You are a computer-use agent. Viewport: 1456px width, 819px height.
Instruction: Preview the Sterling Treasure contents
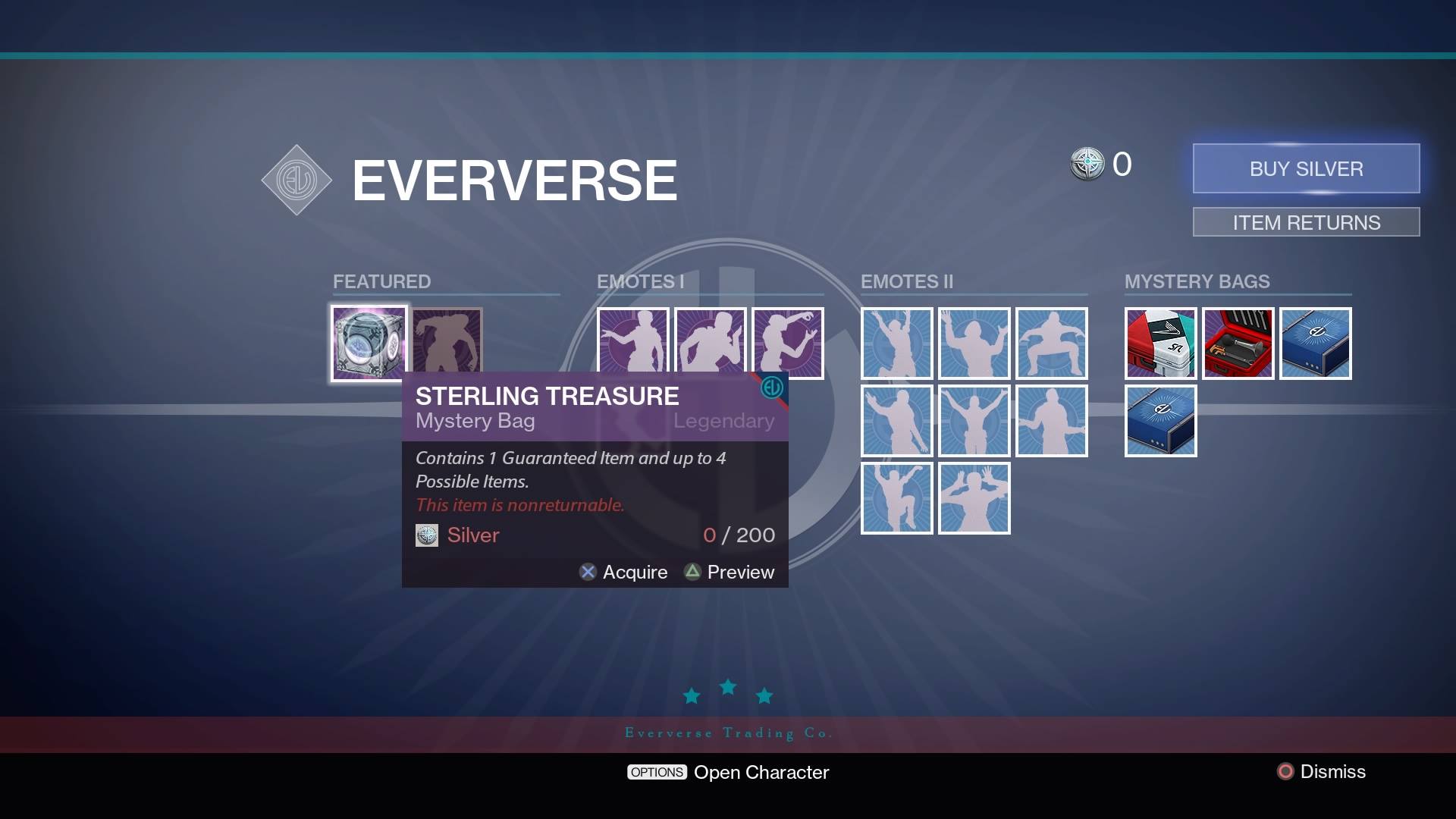pos(729,572)
